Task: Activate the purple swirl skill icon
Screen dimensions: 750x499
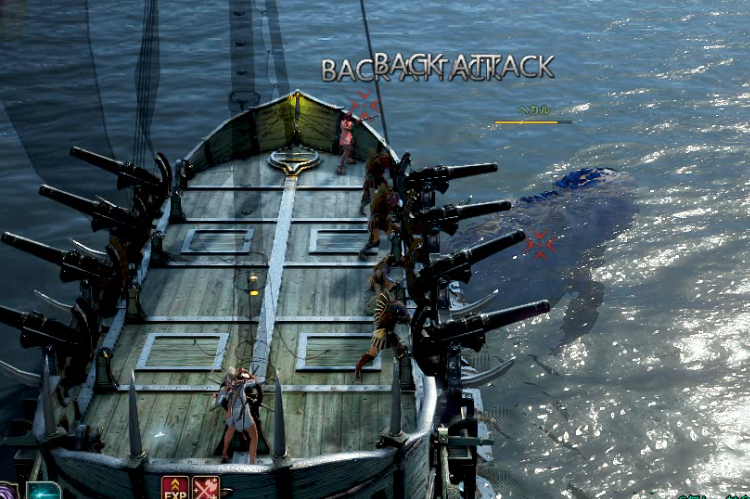Action: click(8, 492)
